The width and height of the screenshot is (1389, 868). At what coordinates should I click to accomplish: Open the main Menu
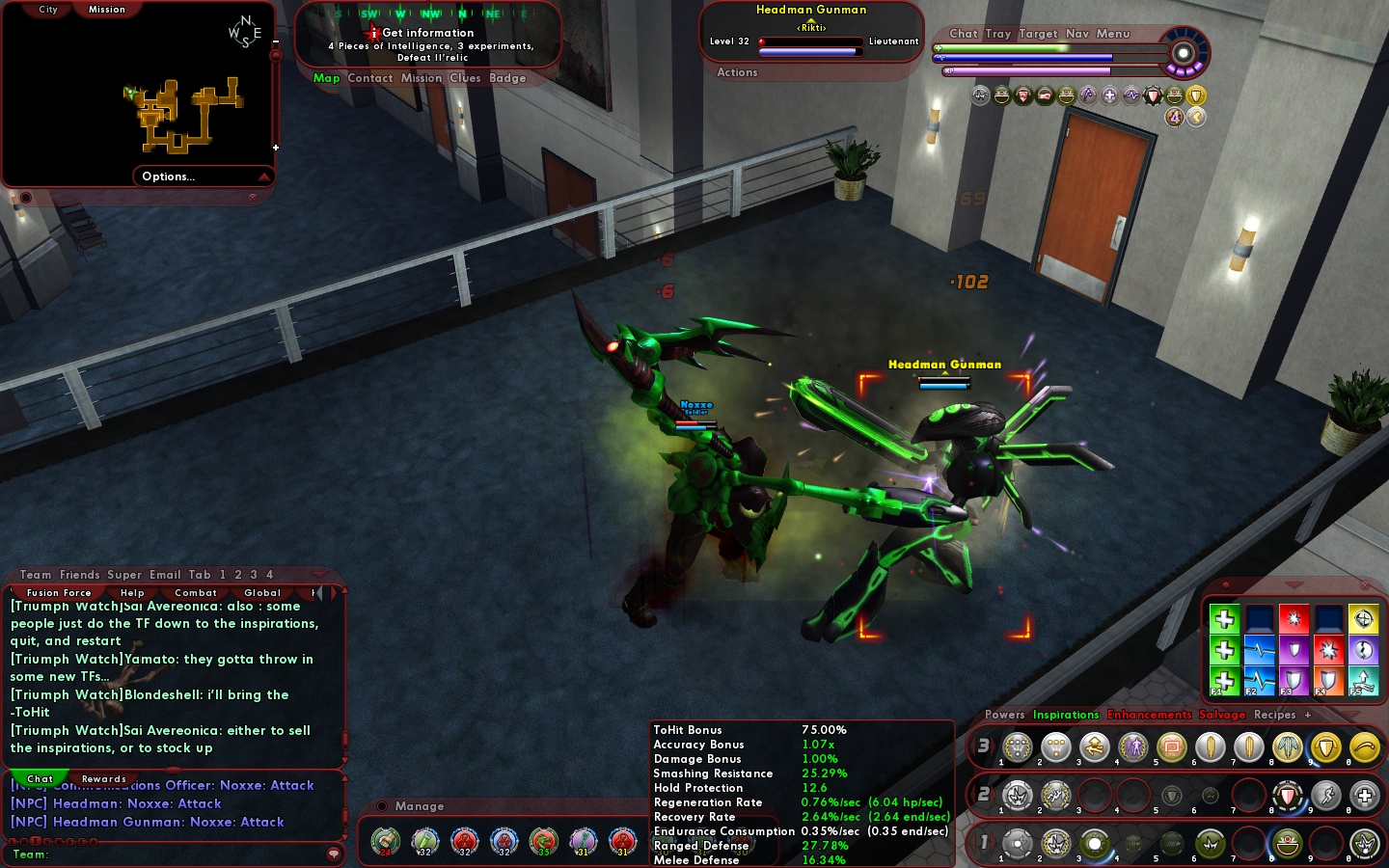1112,34
